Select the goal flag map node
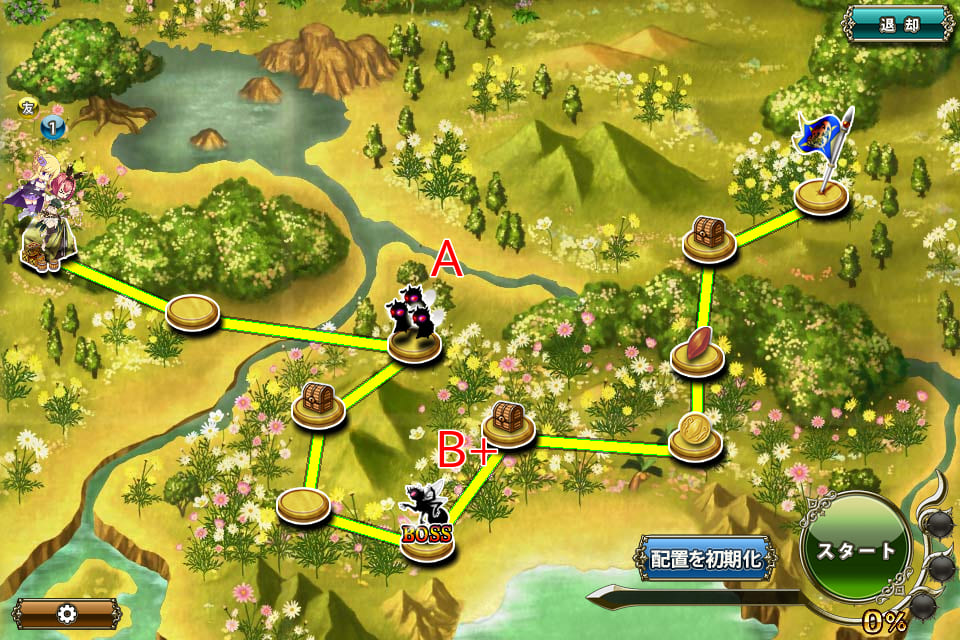Image resolution: width=960 pixels, height=640 pixels. coord(822,193)
